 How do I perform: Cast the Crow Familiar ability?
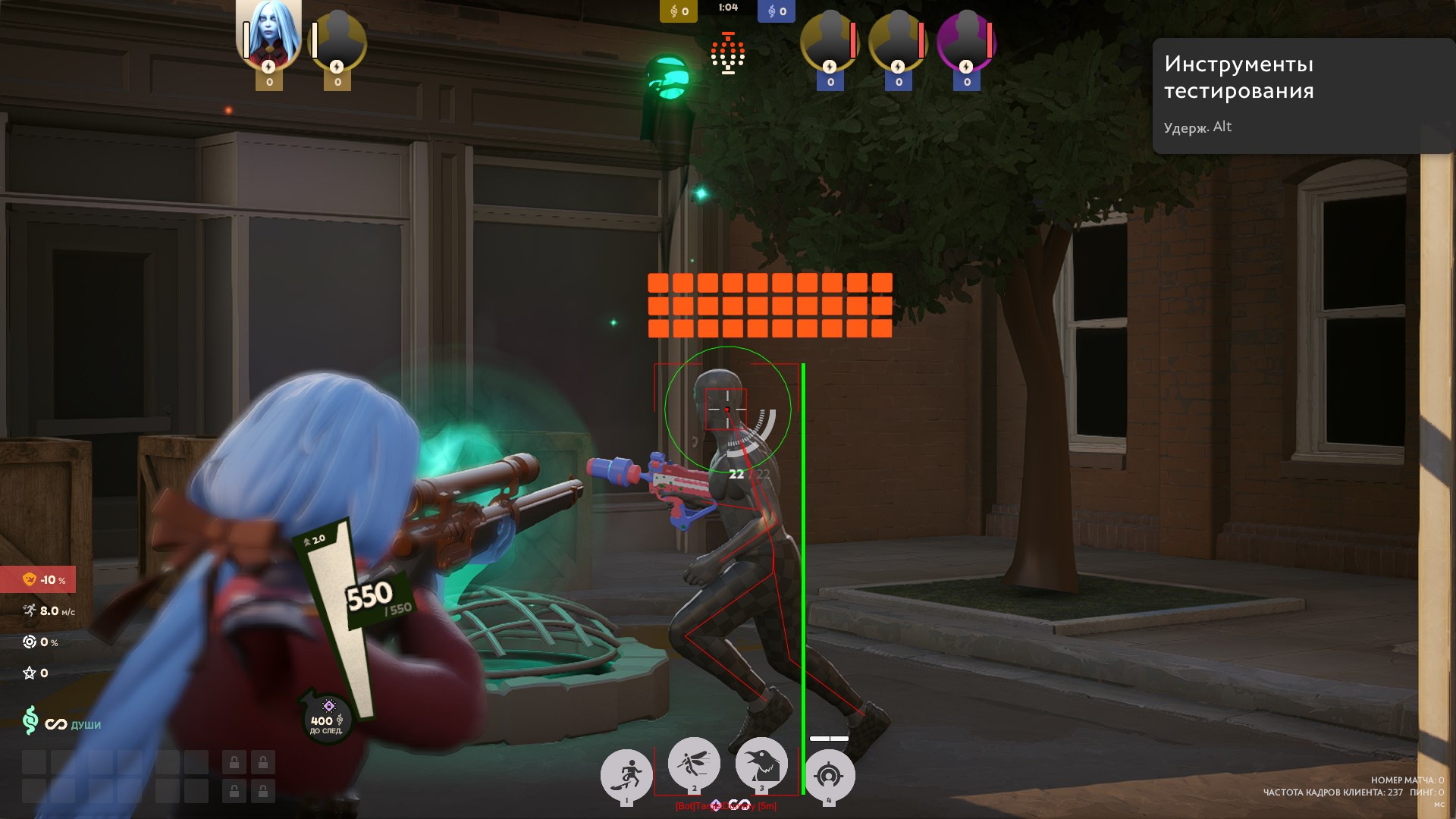(761, 764)
